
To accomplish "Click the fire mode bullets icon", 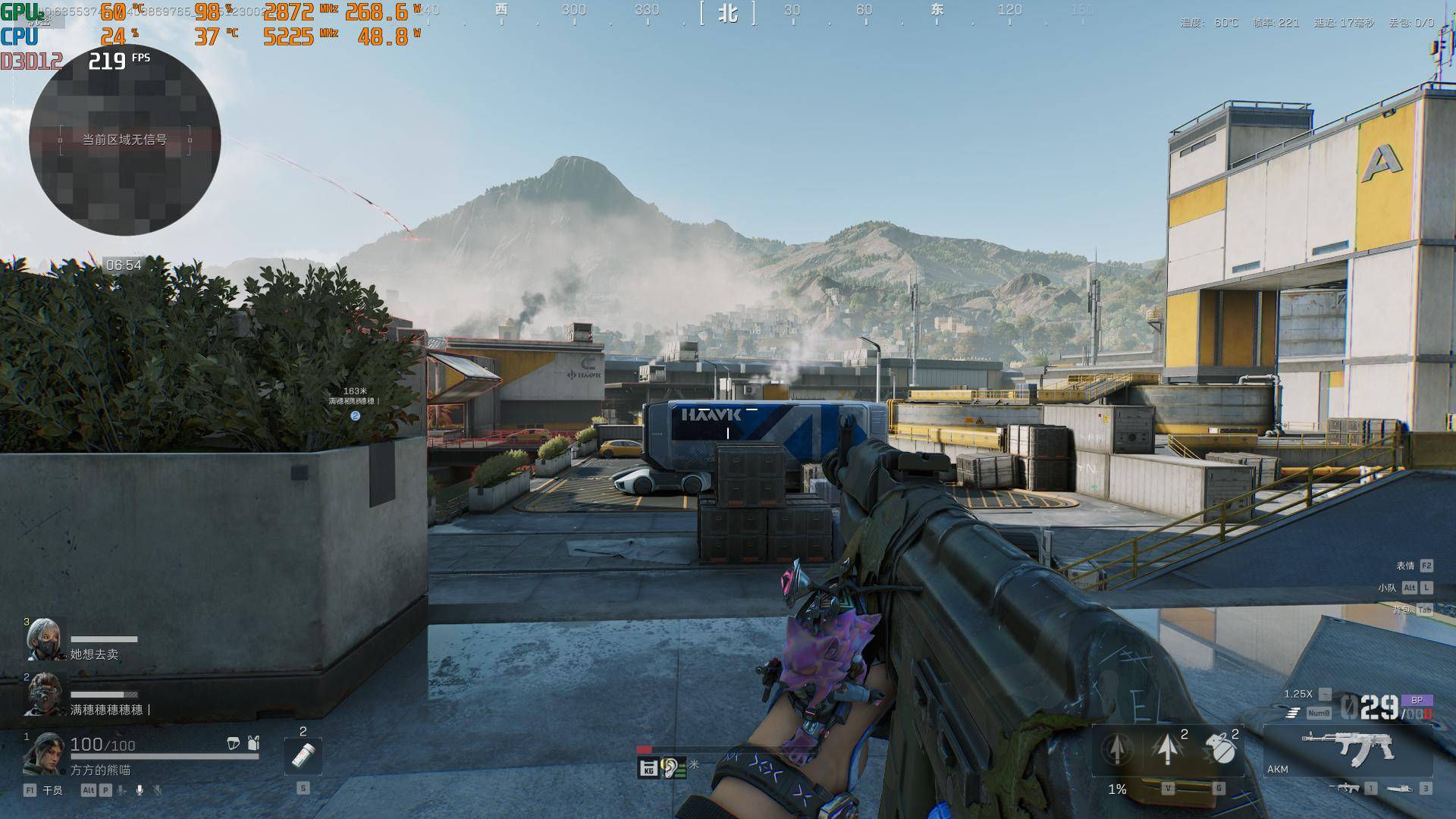I will 1293,713.
